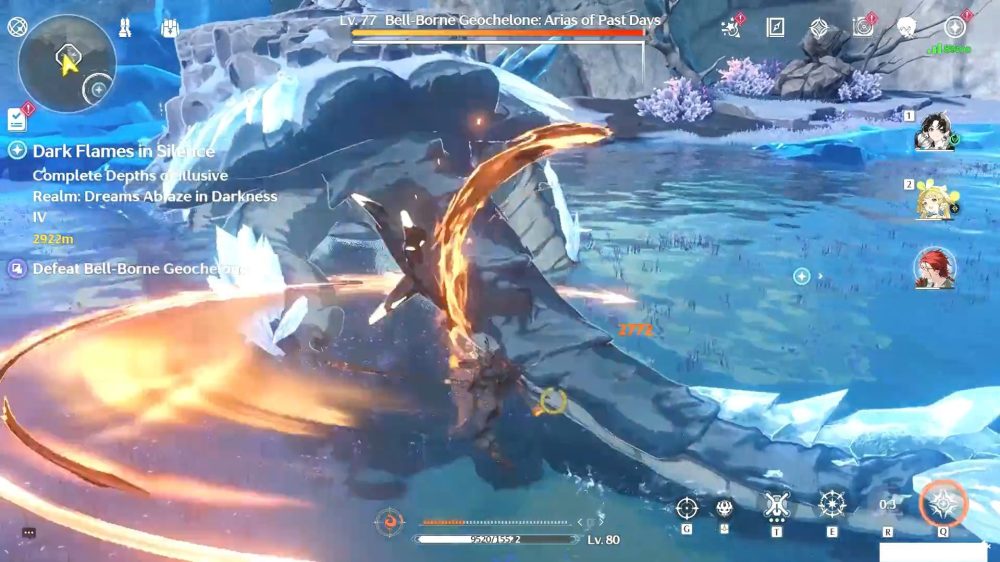Switch to the first party member portrait
The image size is (1000, 562).
pyautogui.click(x=934, y=131)
